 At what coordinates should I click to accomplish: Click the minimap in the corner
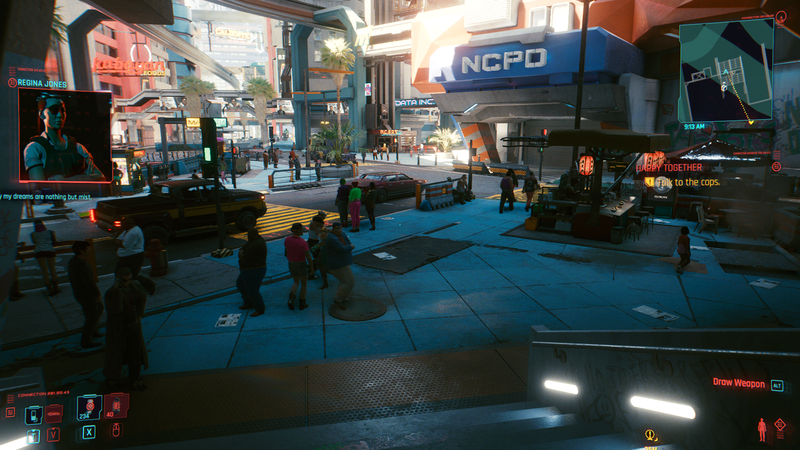(x=726, y=68)
